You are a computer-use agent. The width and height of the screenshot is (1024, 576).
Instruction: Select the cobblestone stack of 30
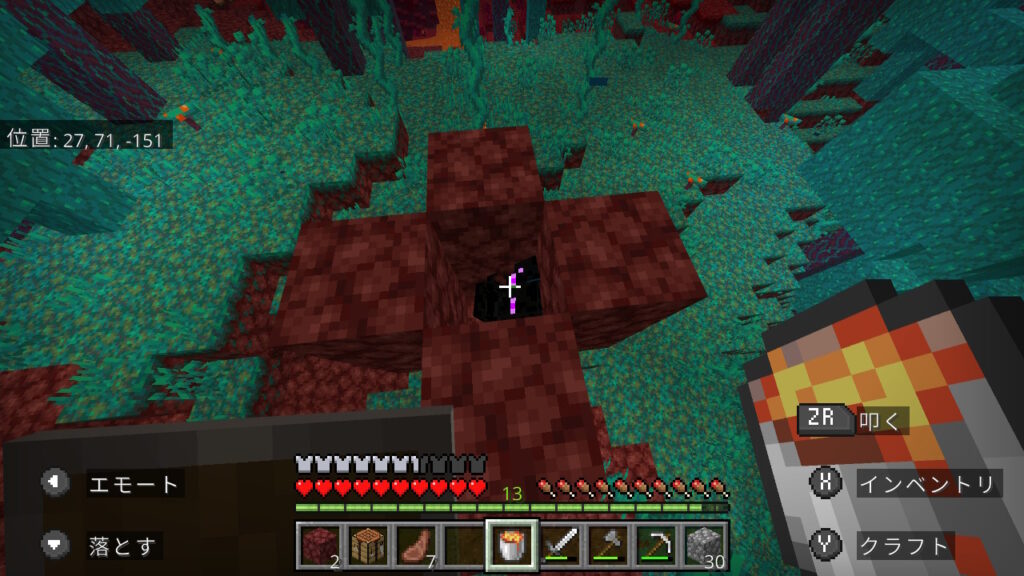tap(704, 545)
